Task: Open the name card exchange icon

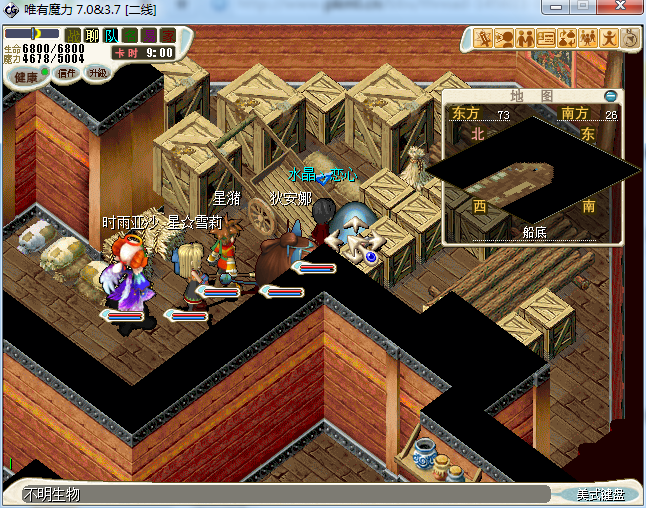Action: coord(546,38)
